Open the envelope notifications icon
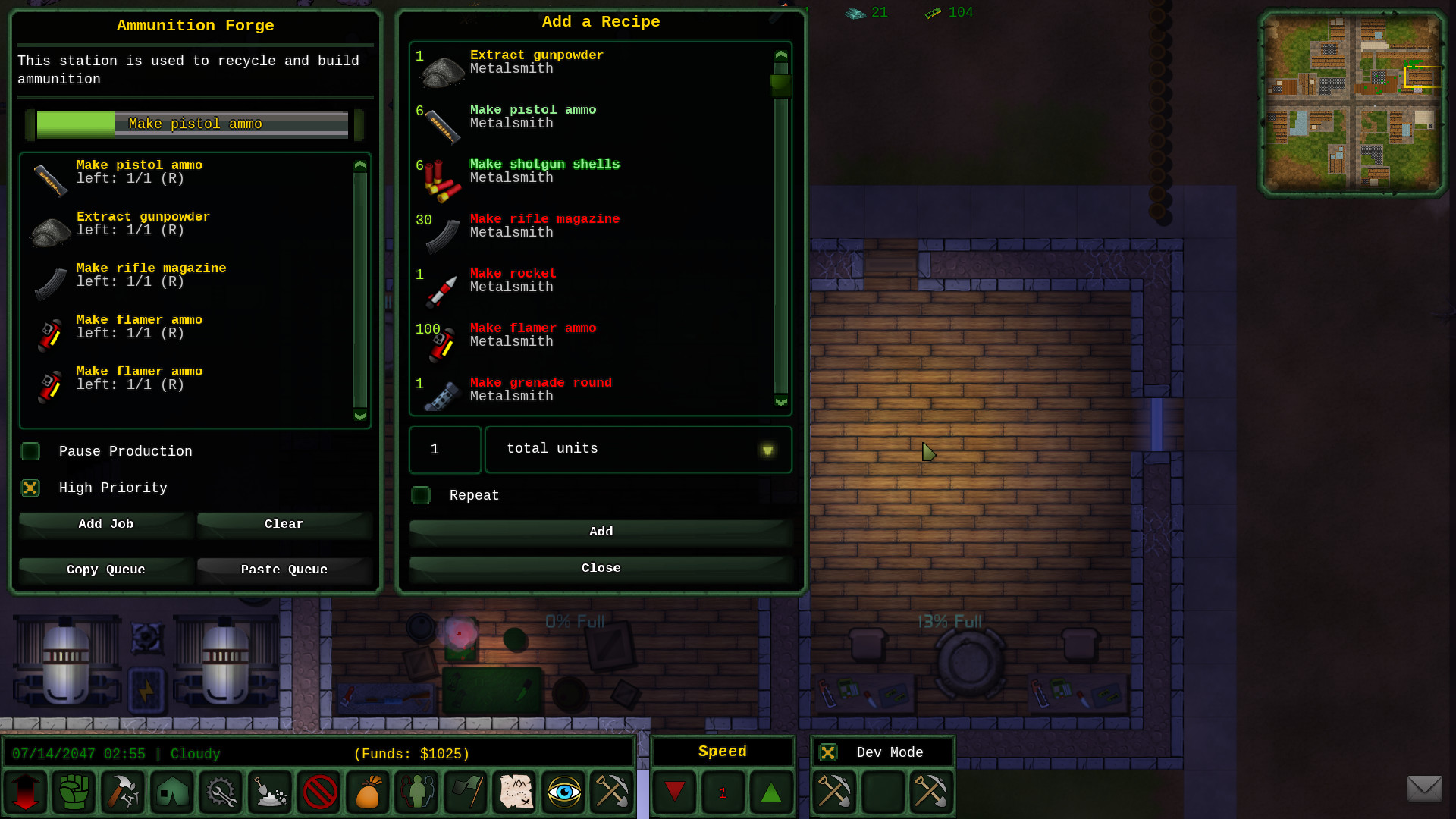The height and width of the screenshot is (819, 1456). [x=1426, y=789]
